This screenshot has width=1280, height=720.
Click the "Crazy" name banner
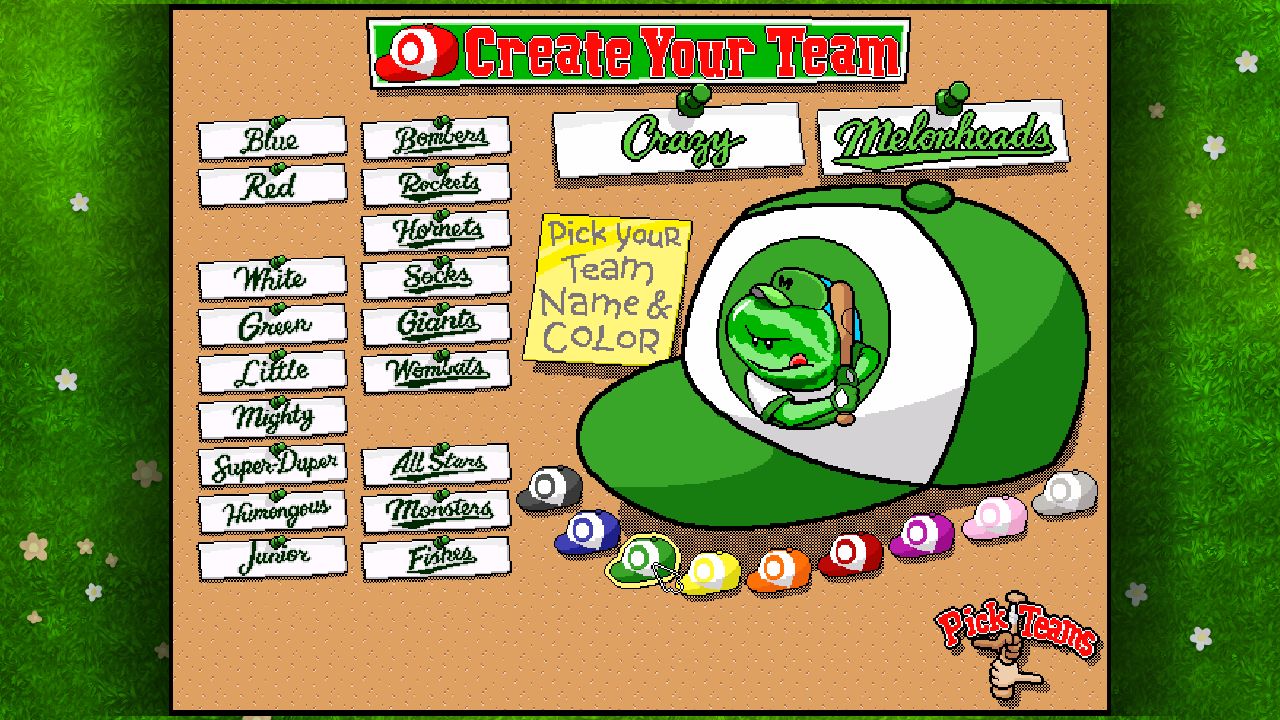coord(678,142)
